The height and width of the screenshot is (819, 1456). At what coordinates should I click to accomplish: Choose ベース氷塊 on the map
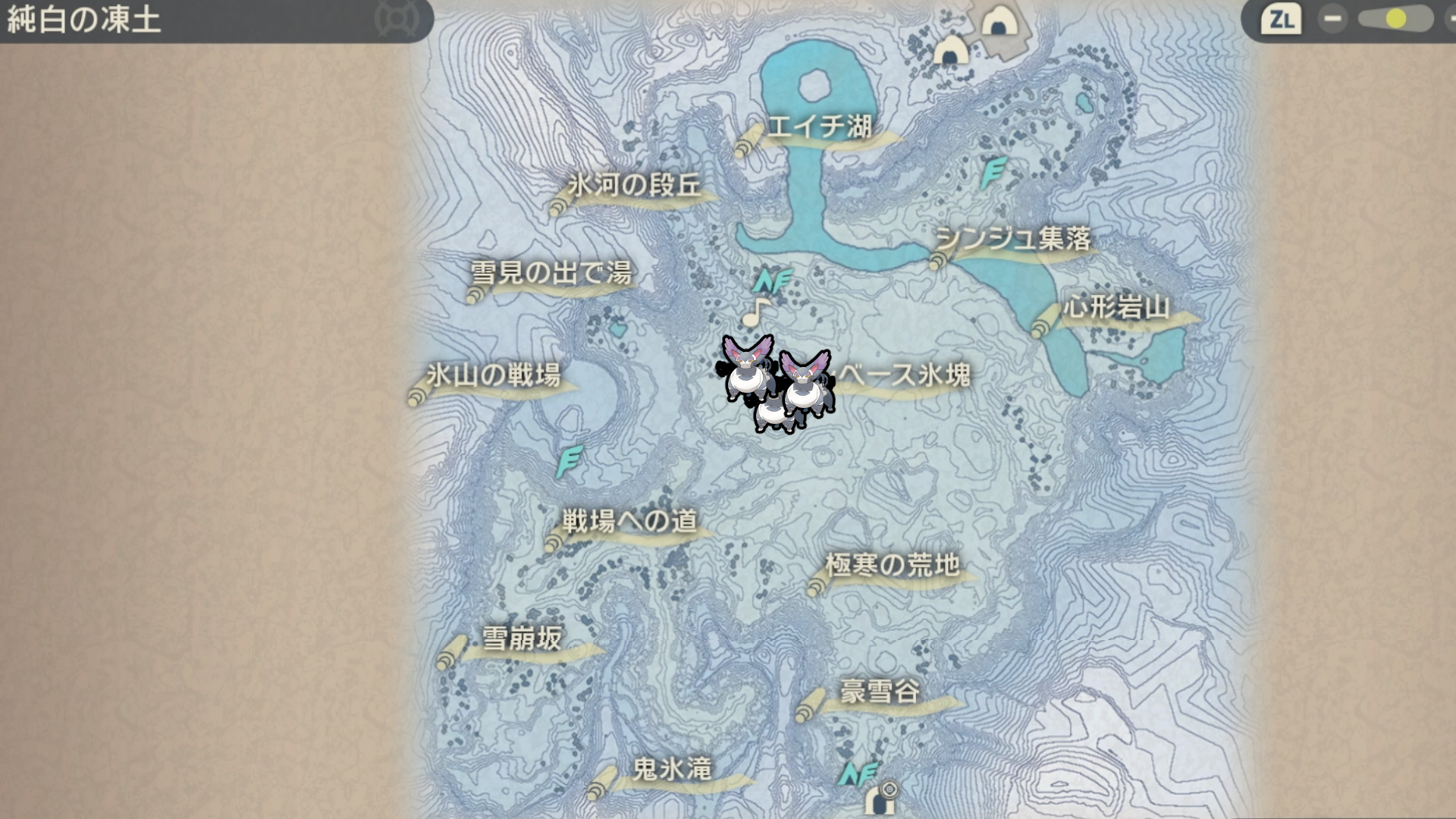tap(904, 375)
